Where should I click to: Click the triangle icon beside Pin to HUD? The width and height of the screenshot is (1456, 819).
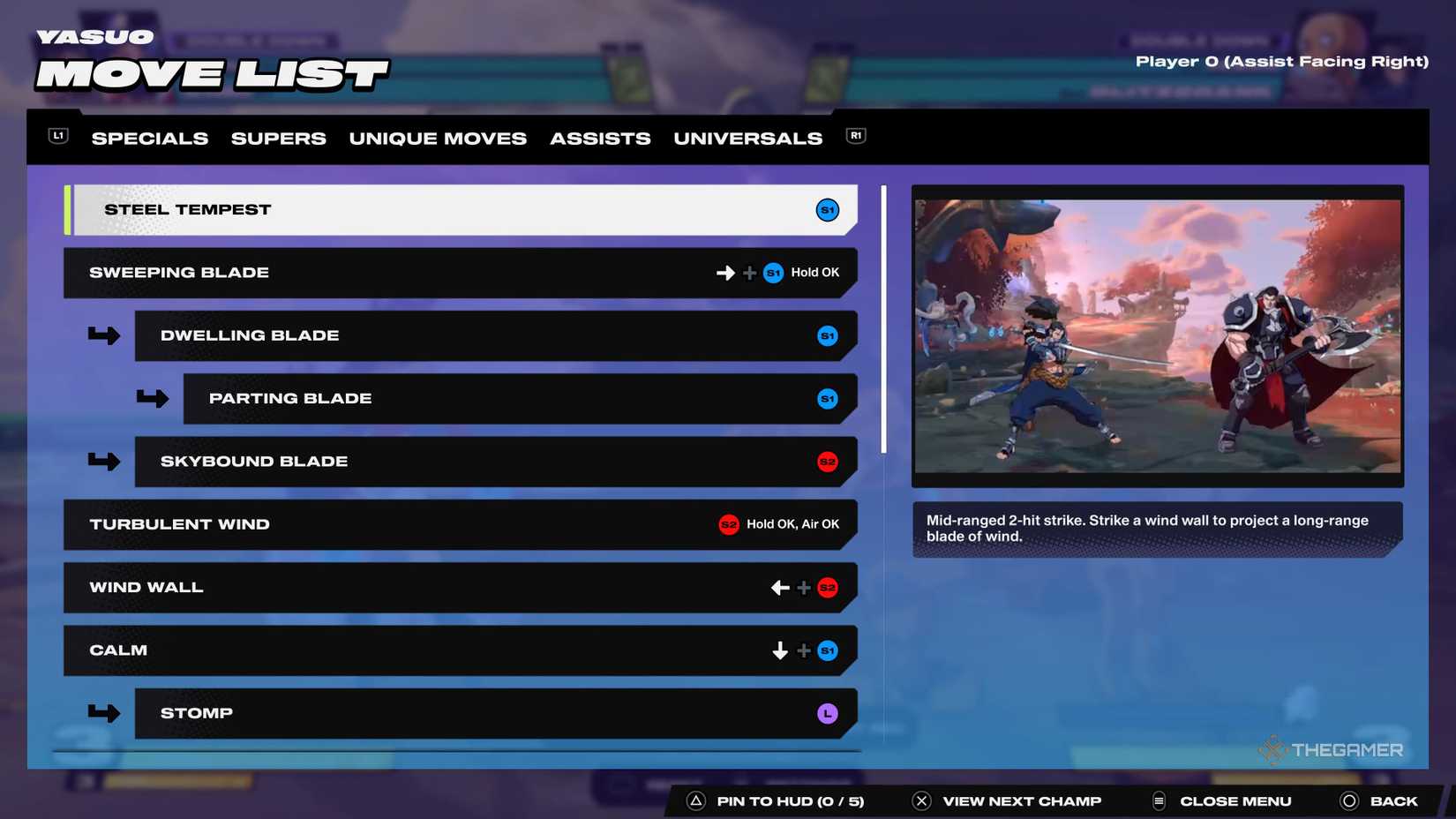pos(696,800)
